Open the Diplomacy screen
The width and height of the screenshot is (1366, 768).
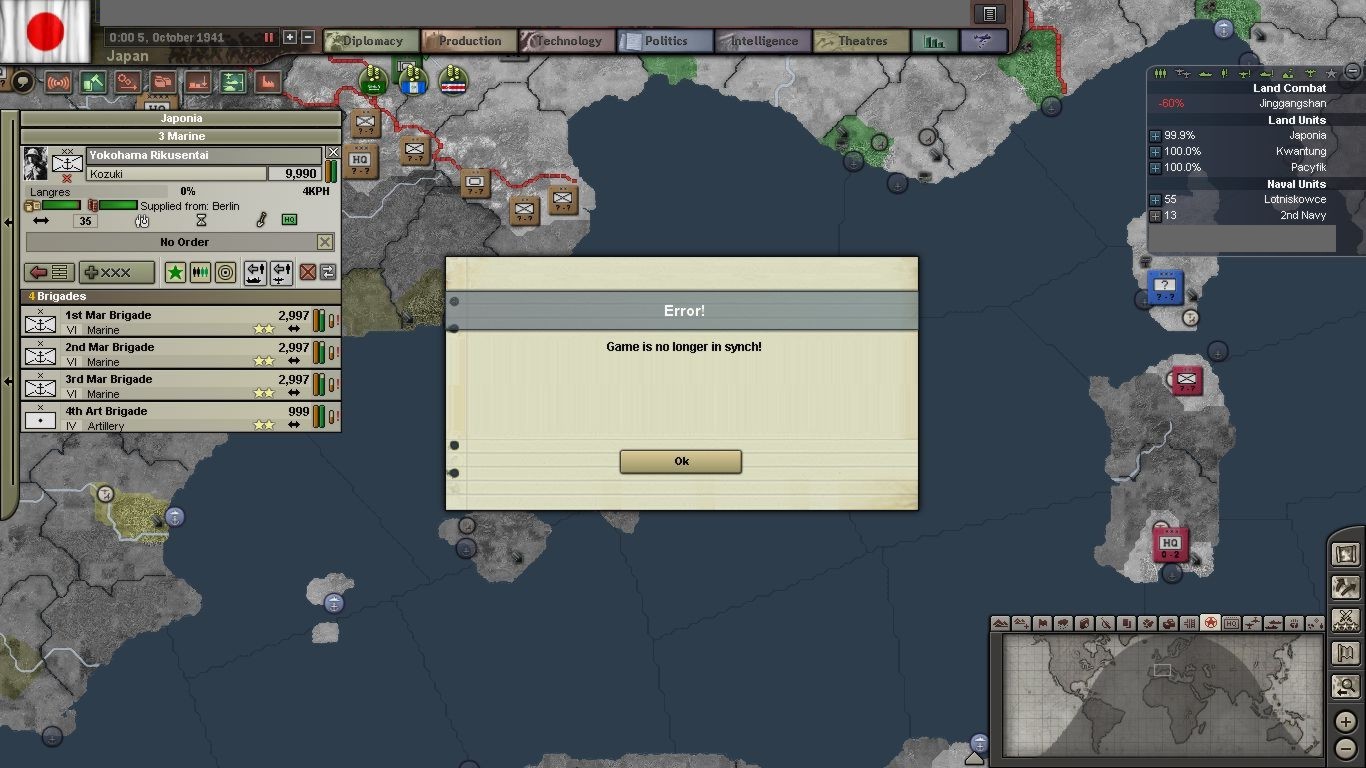371,41
